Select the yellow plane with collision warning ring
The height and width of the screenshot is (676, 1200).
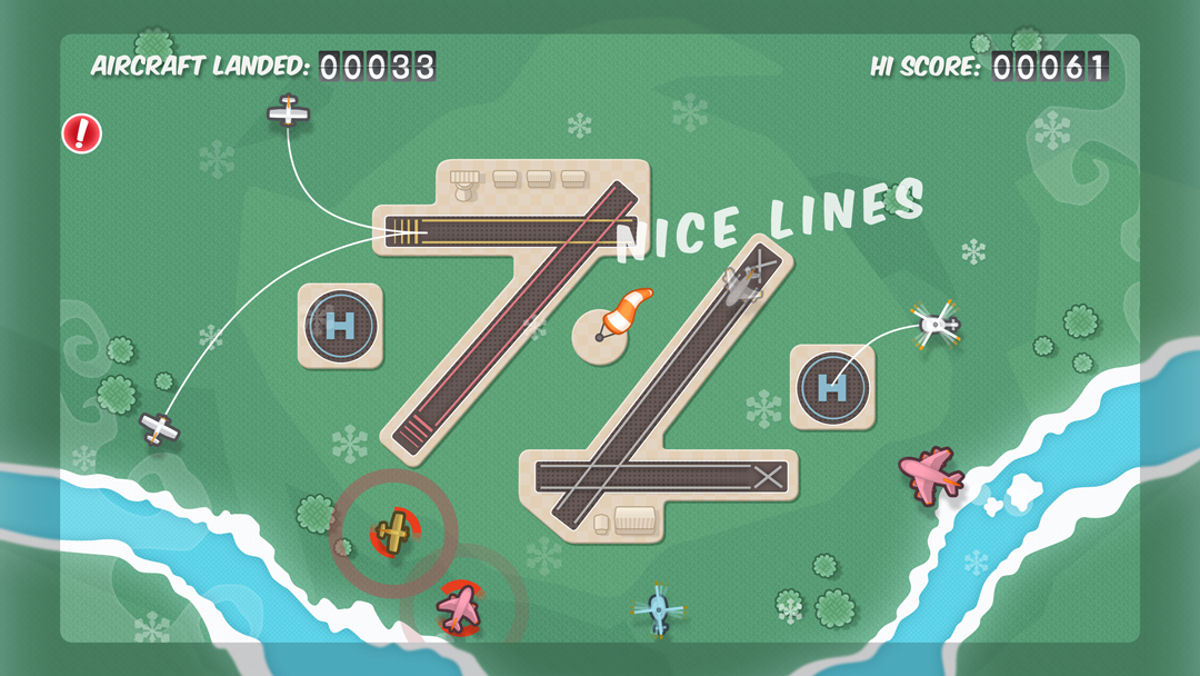tap(394, 531)
